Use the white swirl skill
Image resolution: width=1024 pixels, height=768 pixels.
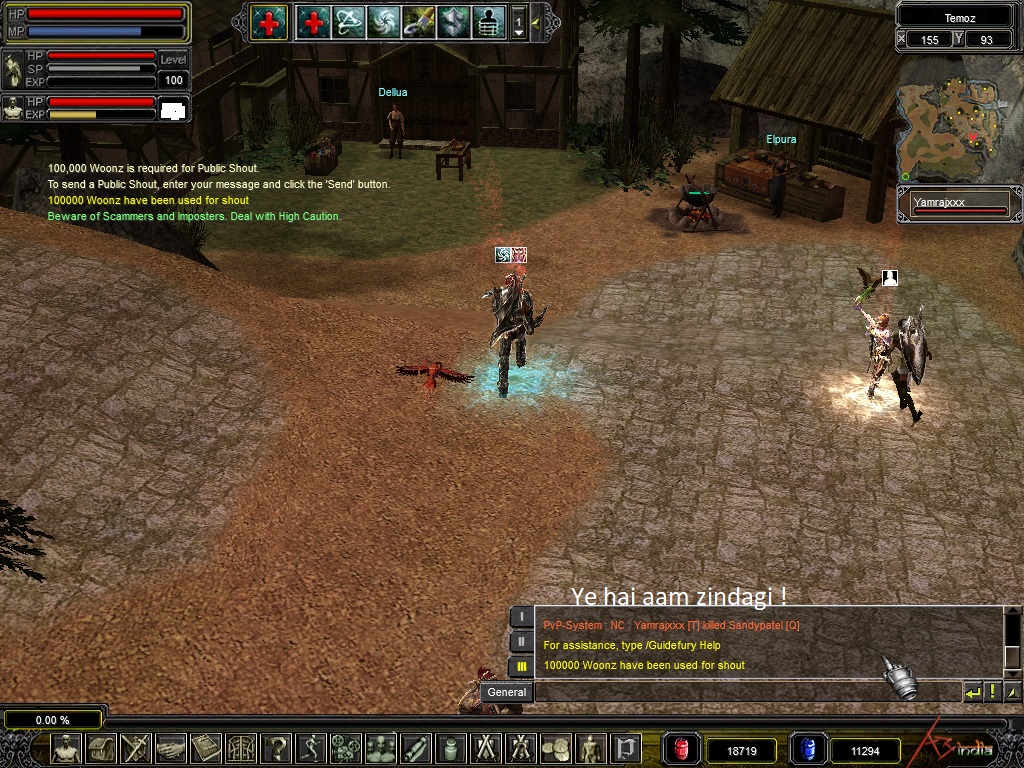[x=383, y=21]
